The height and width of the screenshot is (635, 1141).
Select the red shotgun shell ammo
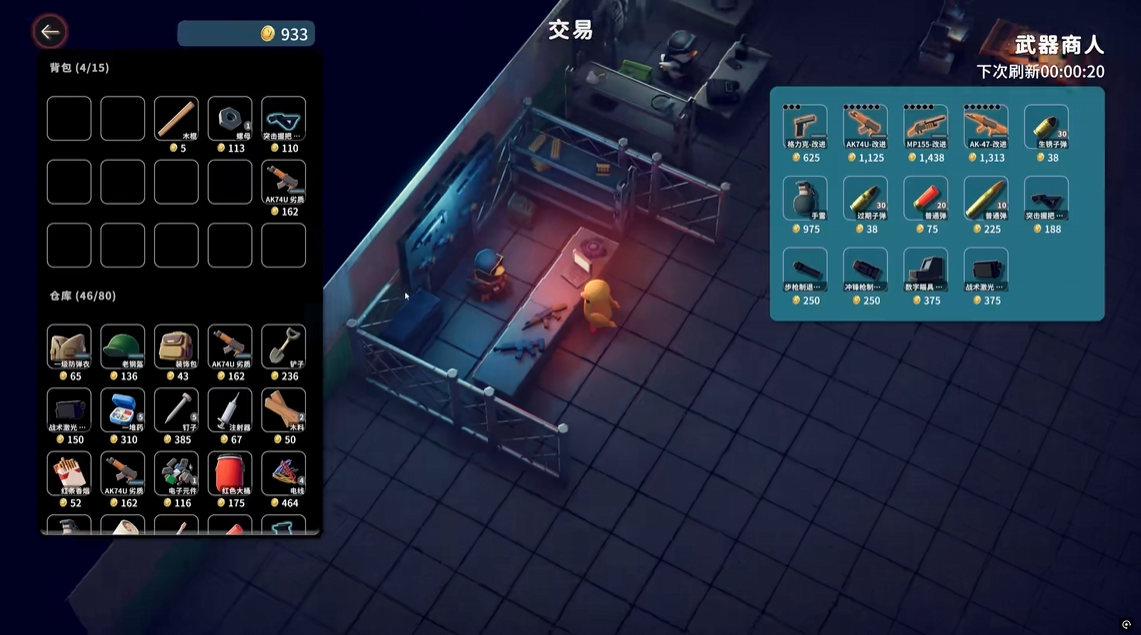click(x=925, y=198)
